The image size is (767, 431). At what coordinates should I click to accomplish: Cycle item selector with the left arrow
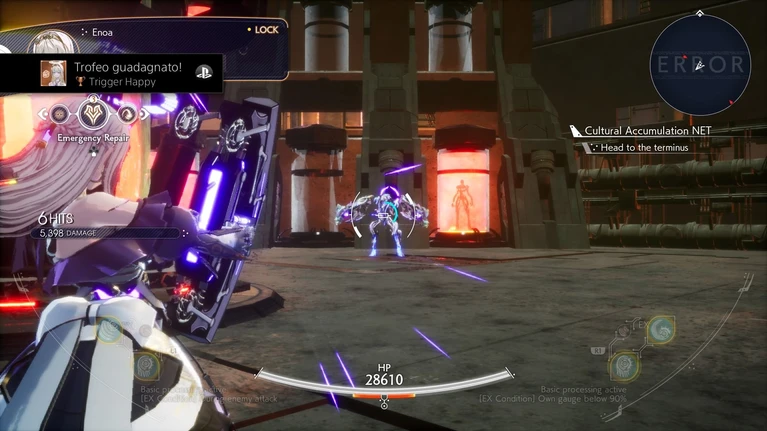click(43, 113)
